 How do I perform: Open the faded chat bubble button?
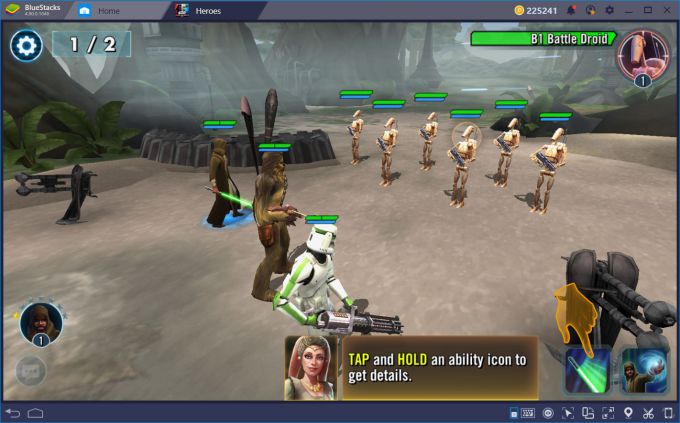click(30, 371)
